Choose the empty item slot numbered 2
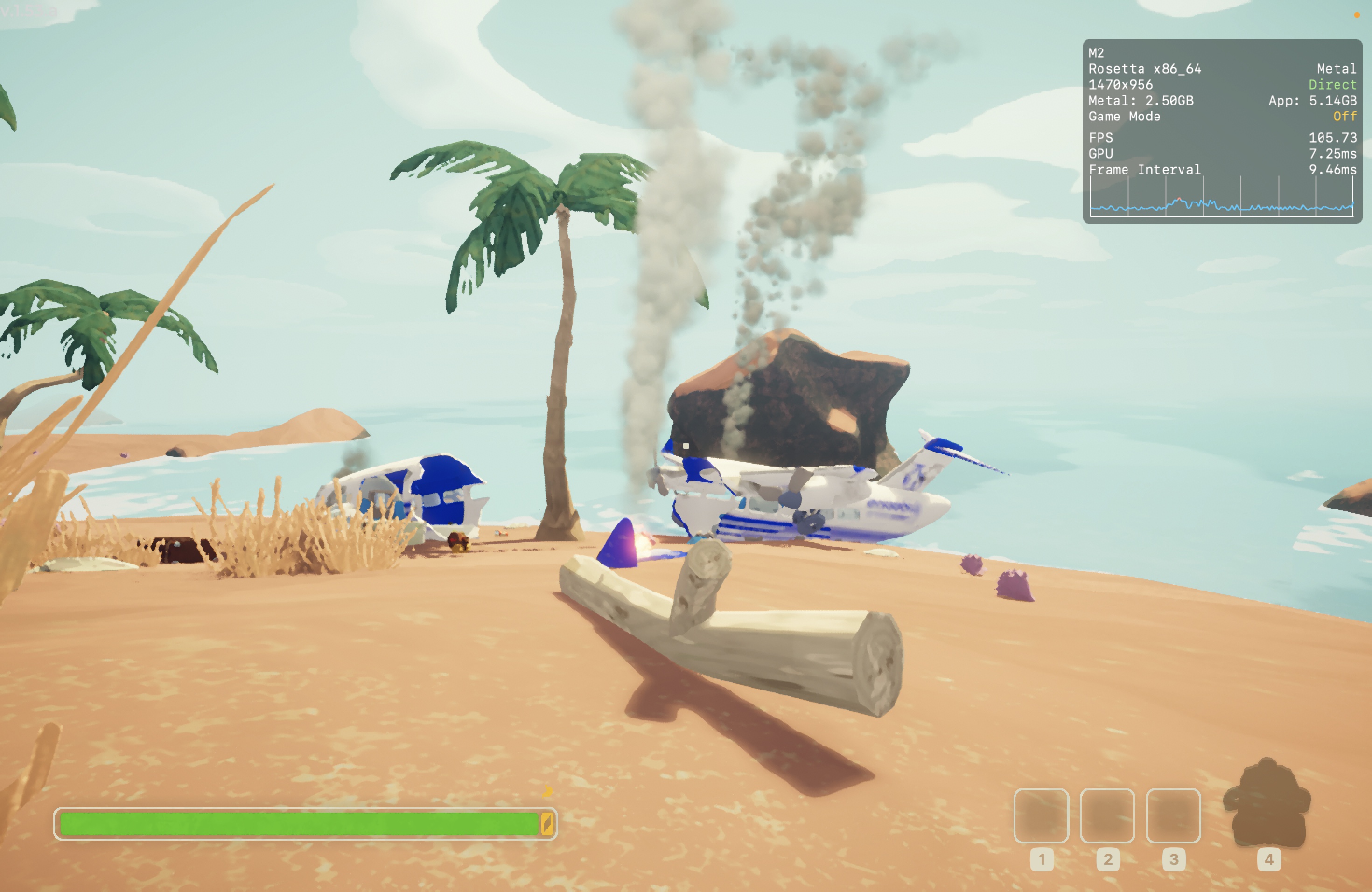This screenshot has height=892, width=1372. [x=1107, y=815]
